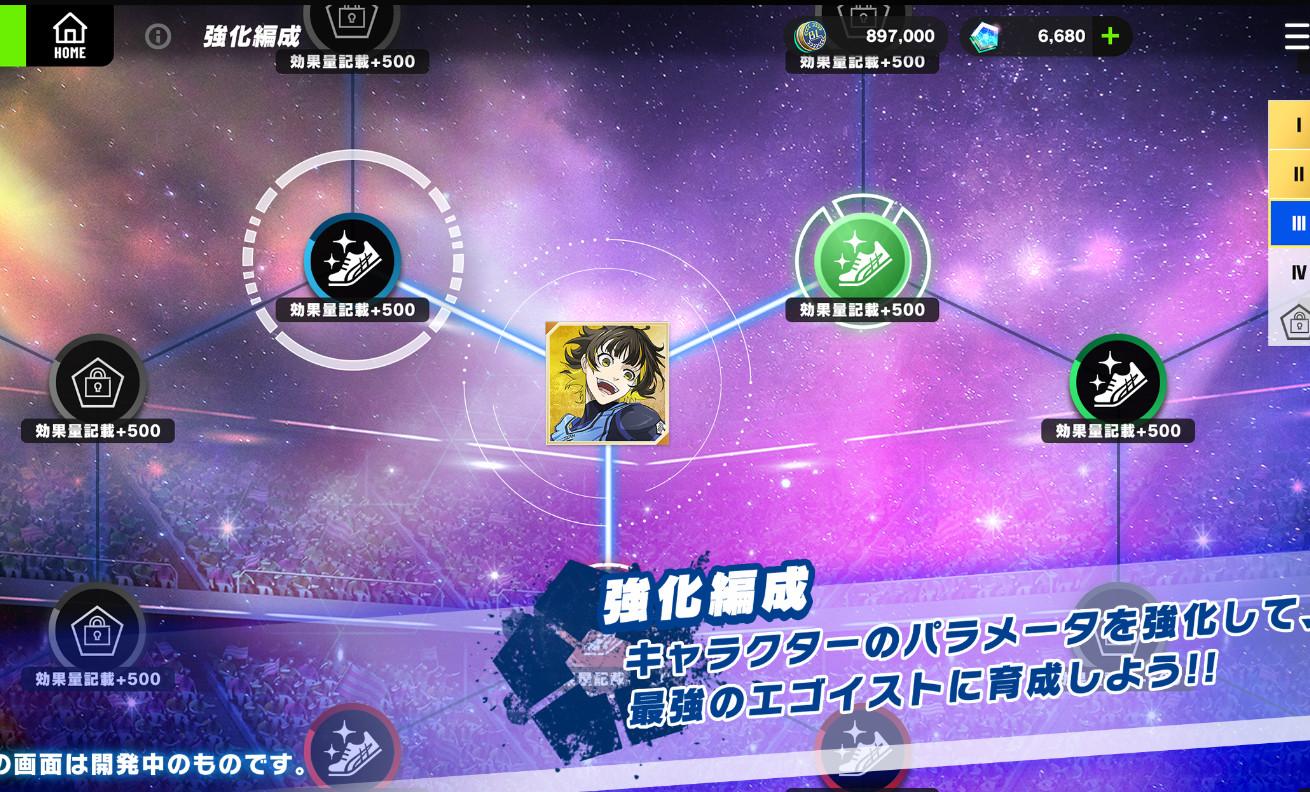Switch to the tier II tab
Screen dimensions: 1310x792
(x=1295, y=174)
